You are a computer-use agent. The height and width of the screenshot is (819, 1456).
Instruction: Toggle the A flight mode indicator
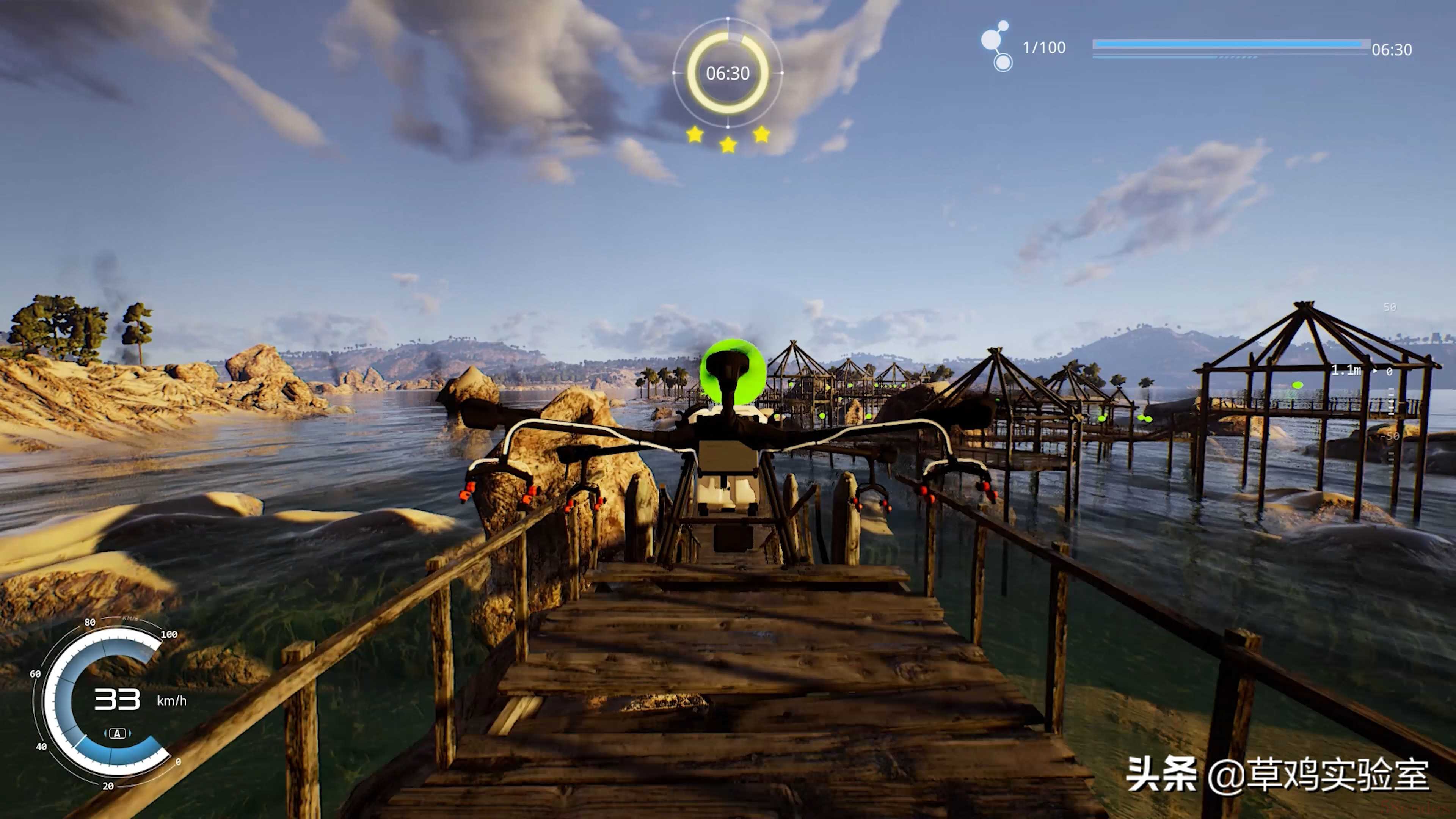117,734
